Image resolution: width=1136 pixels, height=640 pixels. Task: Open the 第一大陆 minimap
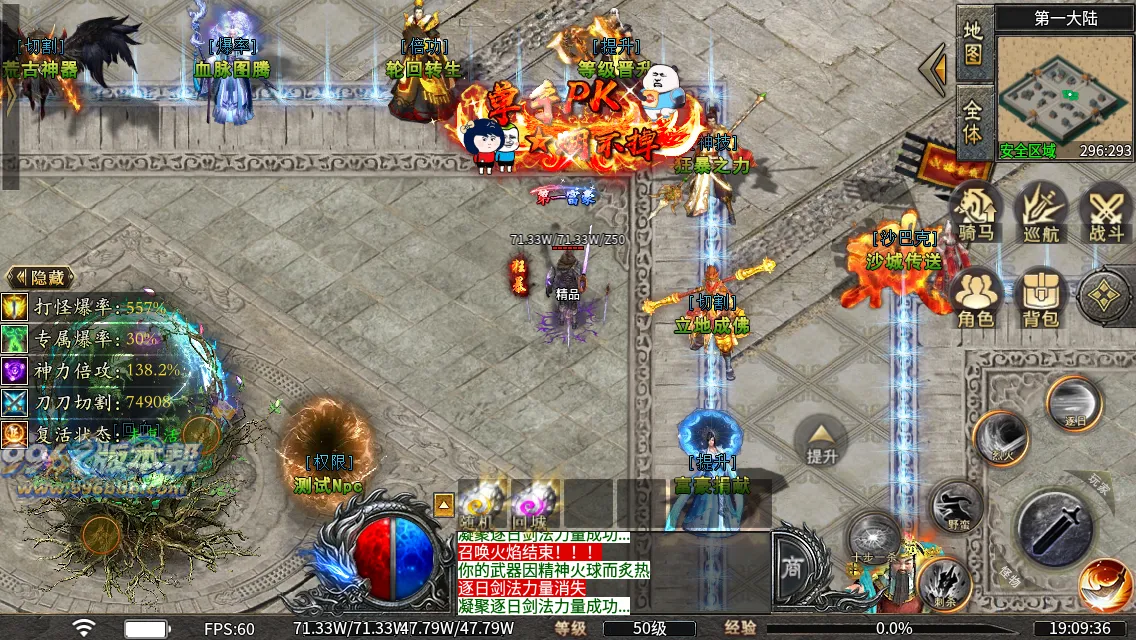click(1064, 90)
